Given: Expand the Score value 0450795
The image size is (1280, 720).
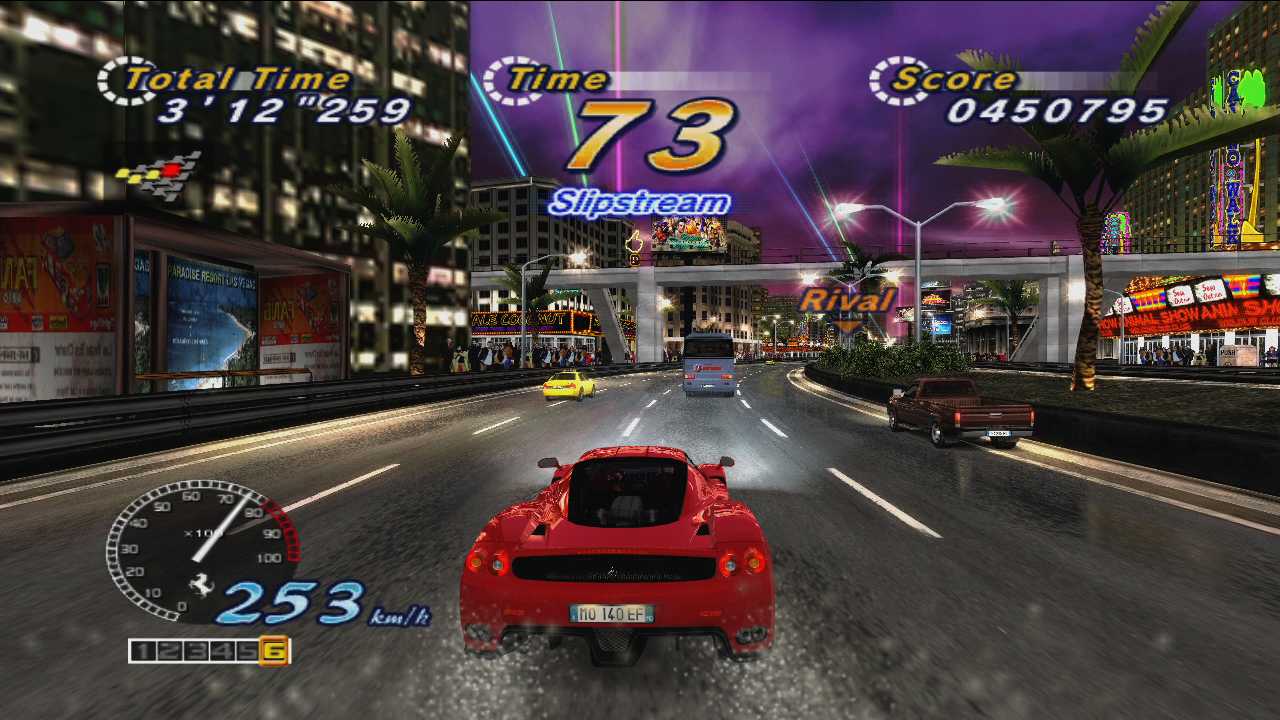Looking at the screenshot, I should tap(1060, 110).
